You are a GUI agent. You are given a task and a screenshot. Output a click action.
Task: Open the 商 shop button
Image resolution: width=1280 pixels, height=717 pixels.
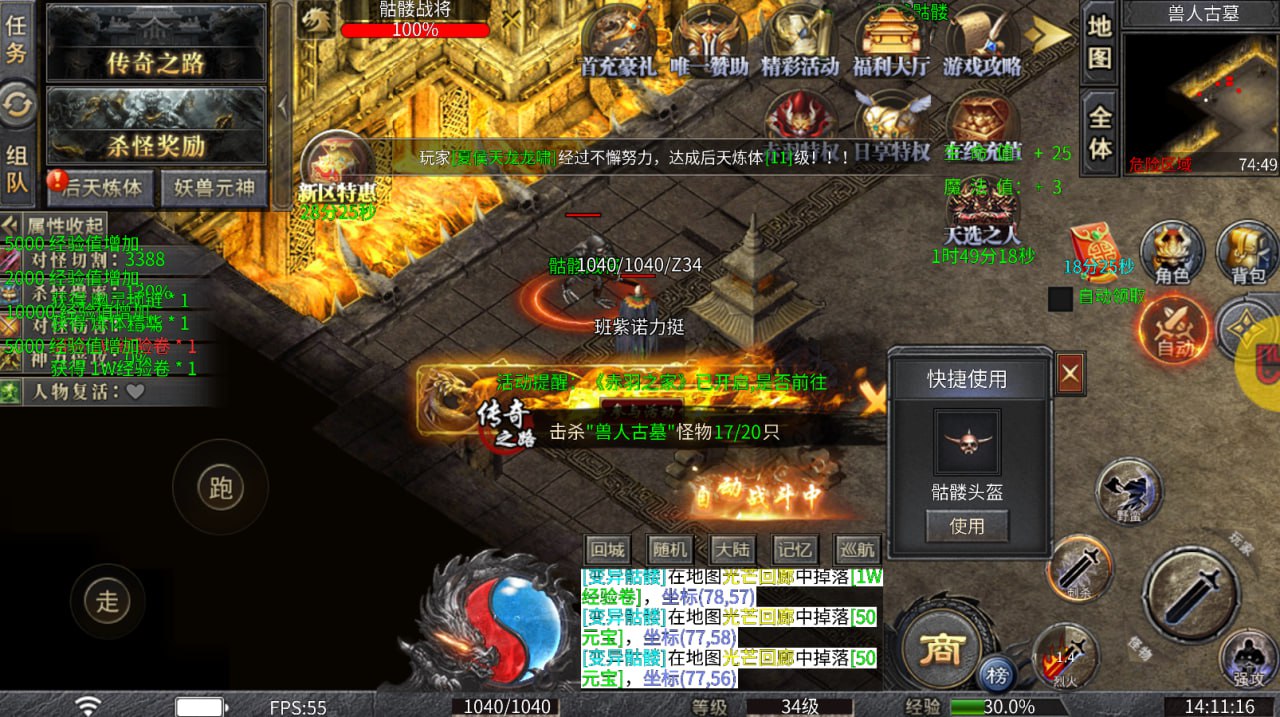[940, 649]
